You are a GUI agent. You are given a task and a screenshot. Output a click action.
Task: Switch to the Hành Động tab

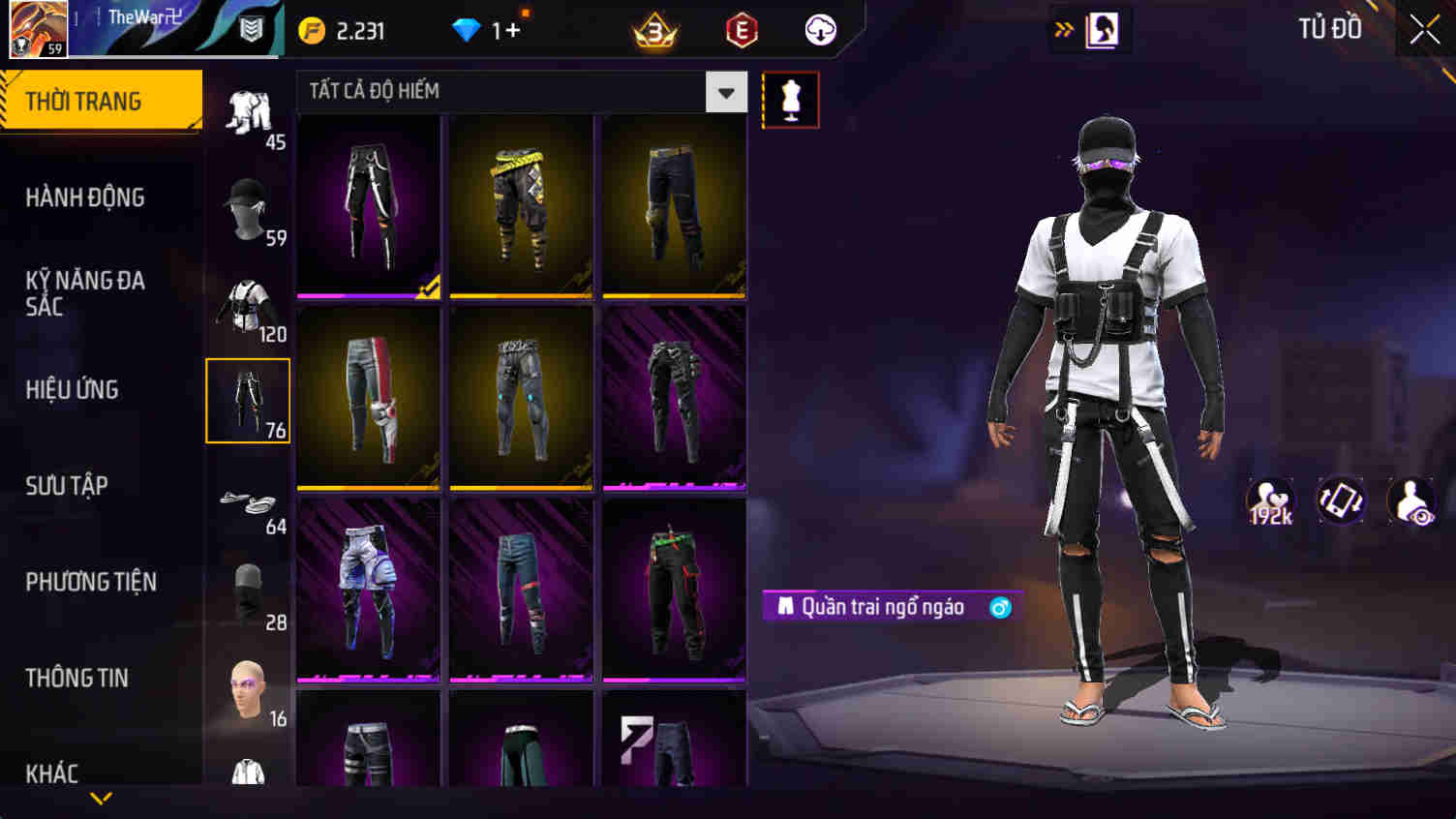[x=85, y=197]
